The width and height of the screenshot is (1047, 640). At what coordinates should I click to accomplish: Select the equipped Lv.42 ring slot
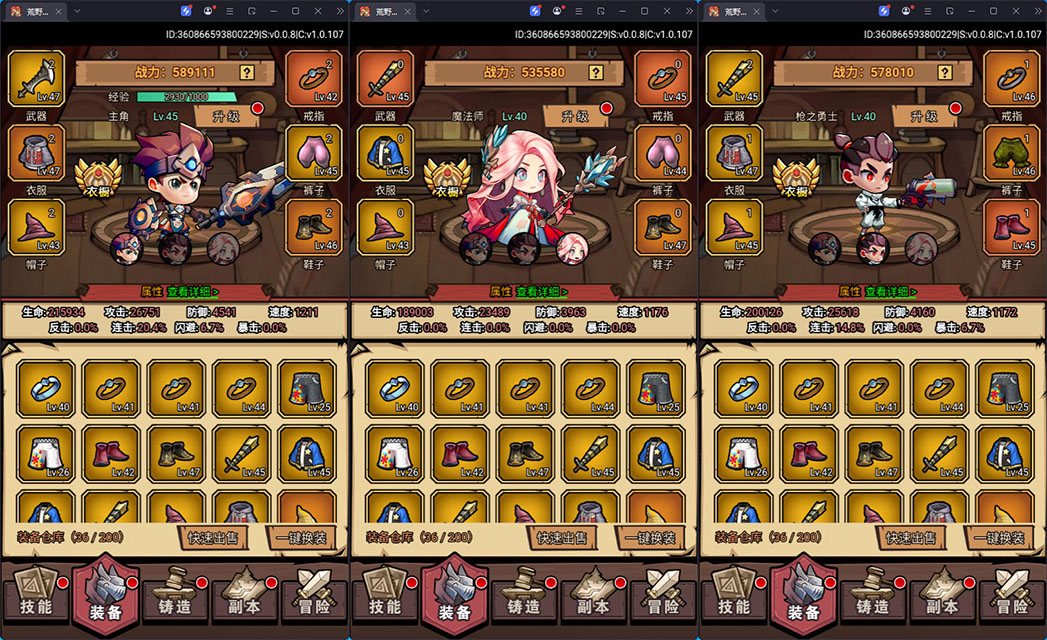(x=314, y=75)
